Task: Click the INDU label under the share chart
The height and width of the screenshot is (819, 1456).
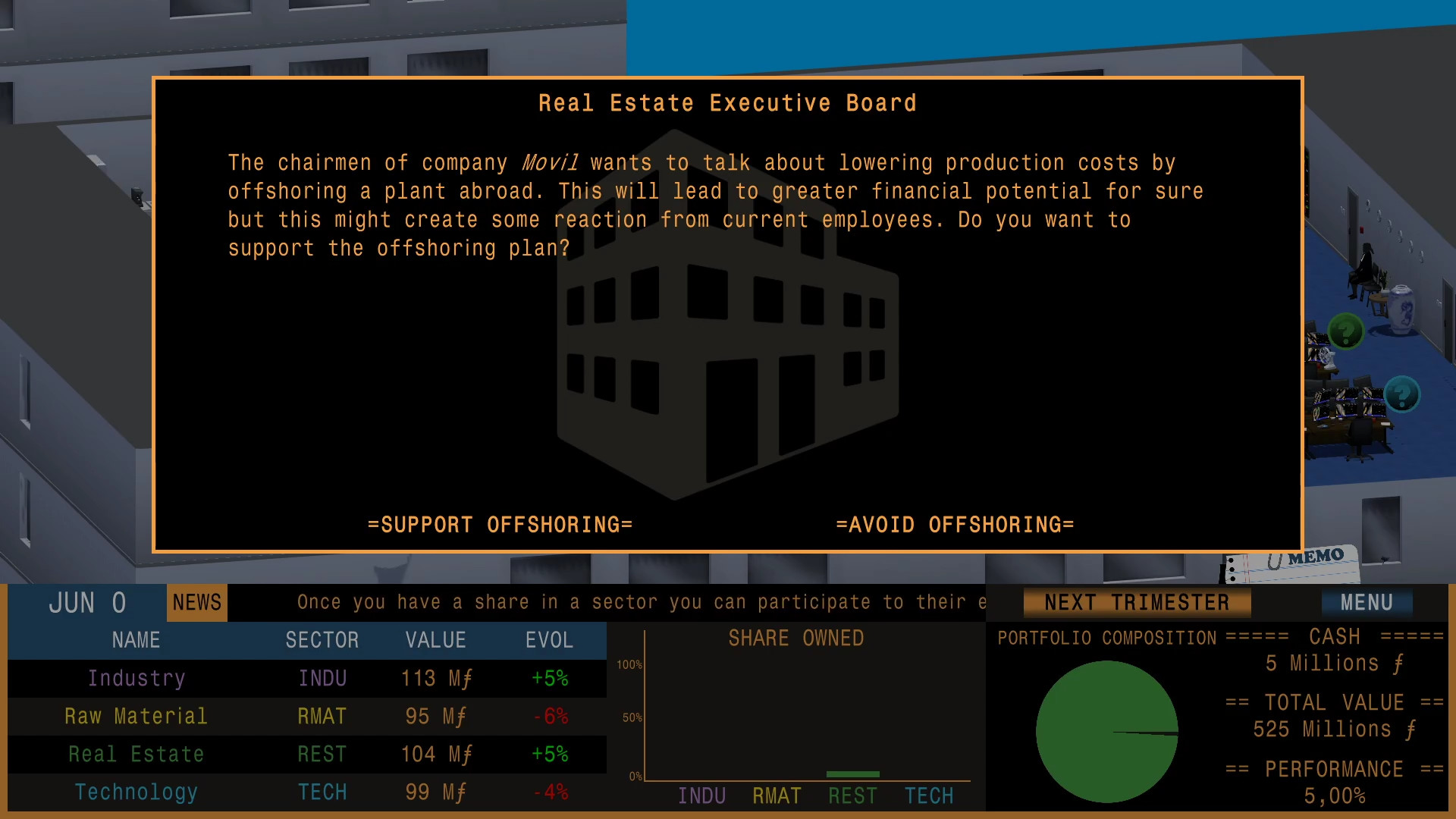Action: coord(701,795)
